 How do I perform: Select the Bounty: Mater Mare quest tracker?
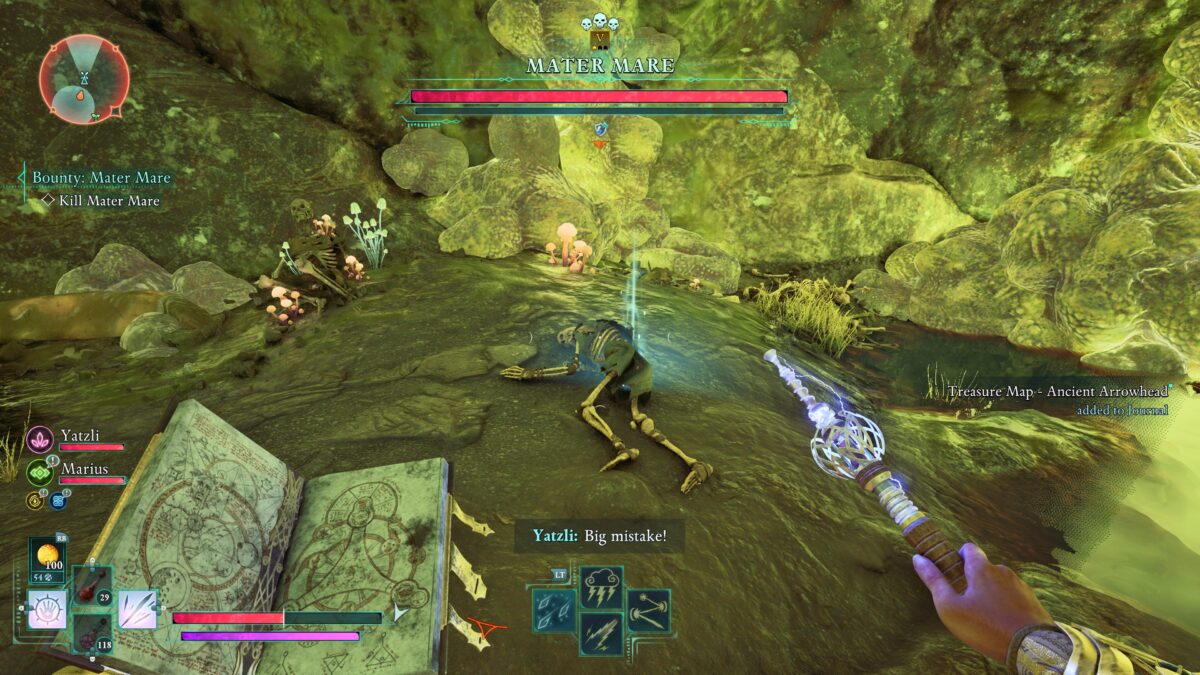101,178
